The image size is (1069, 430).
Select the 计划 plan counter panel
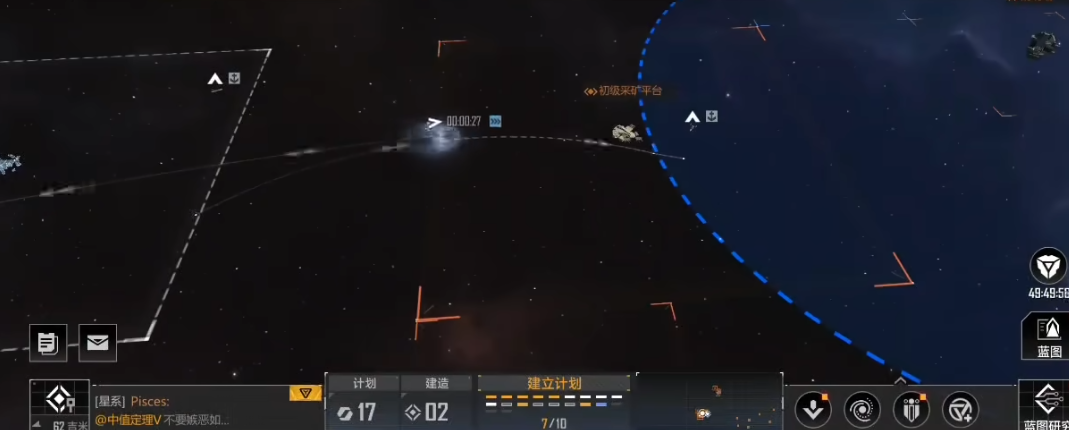coord(363,403)
